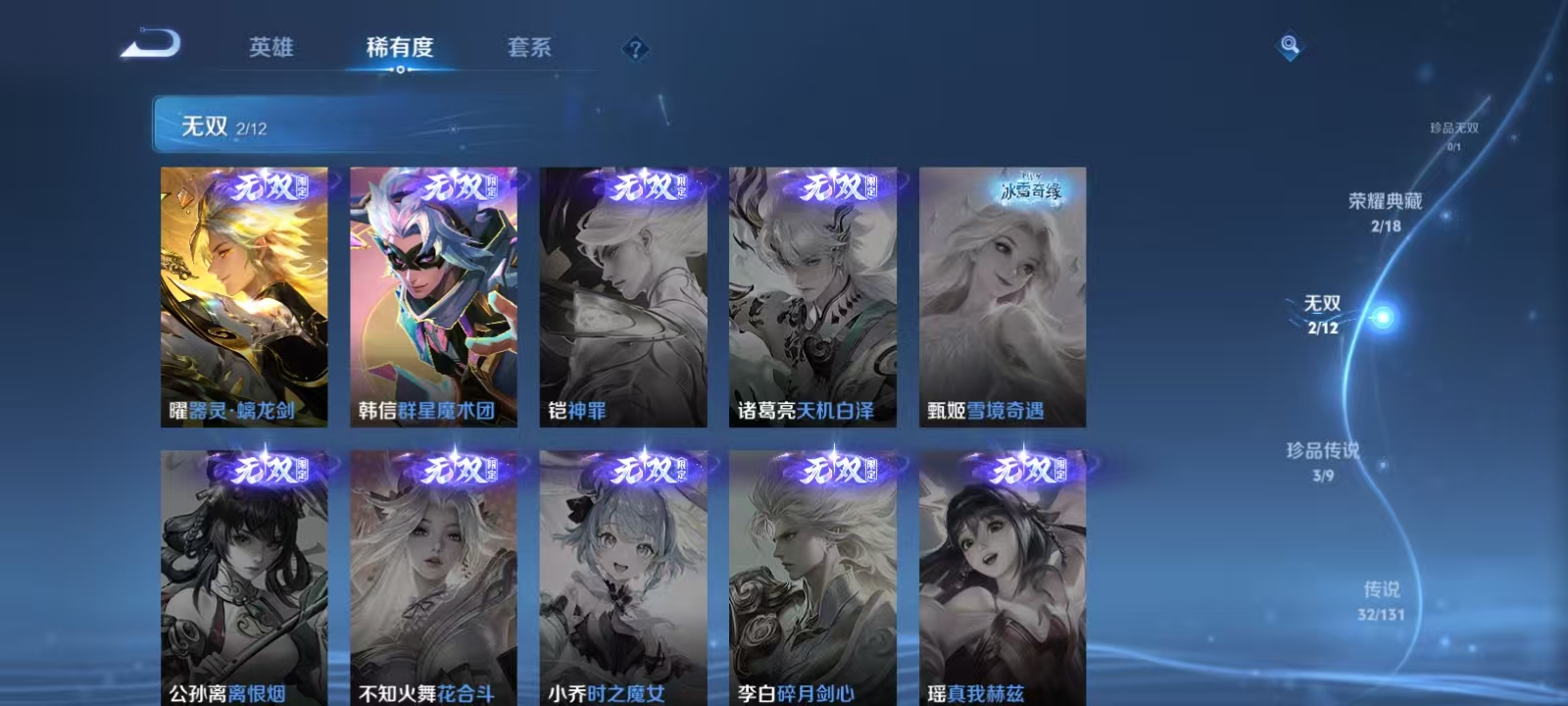Screen dimensions: 1568x706
Task: View 诸葛亮 天机白泽 skin
Action: [814, 294]
